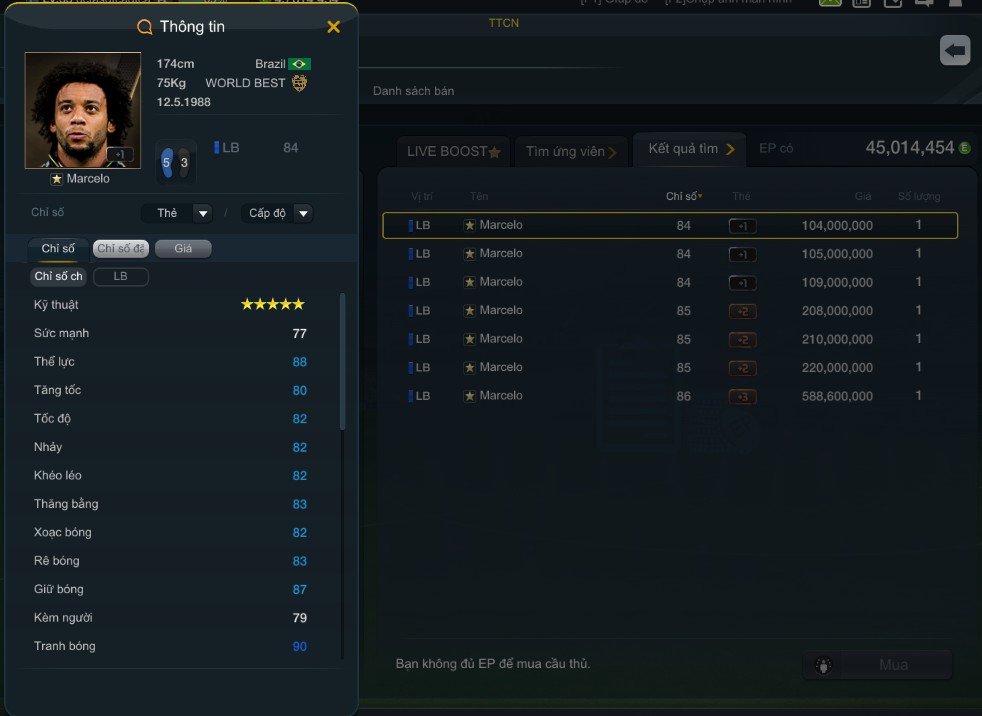The image size is (982, 716).
Task: Open the Danh sách bán section
Action: point(413,91)
